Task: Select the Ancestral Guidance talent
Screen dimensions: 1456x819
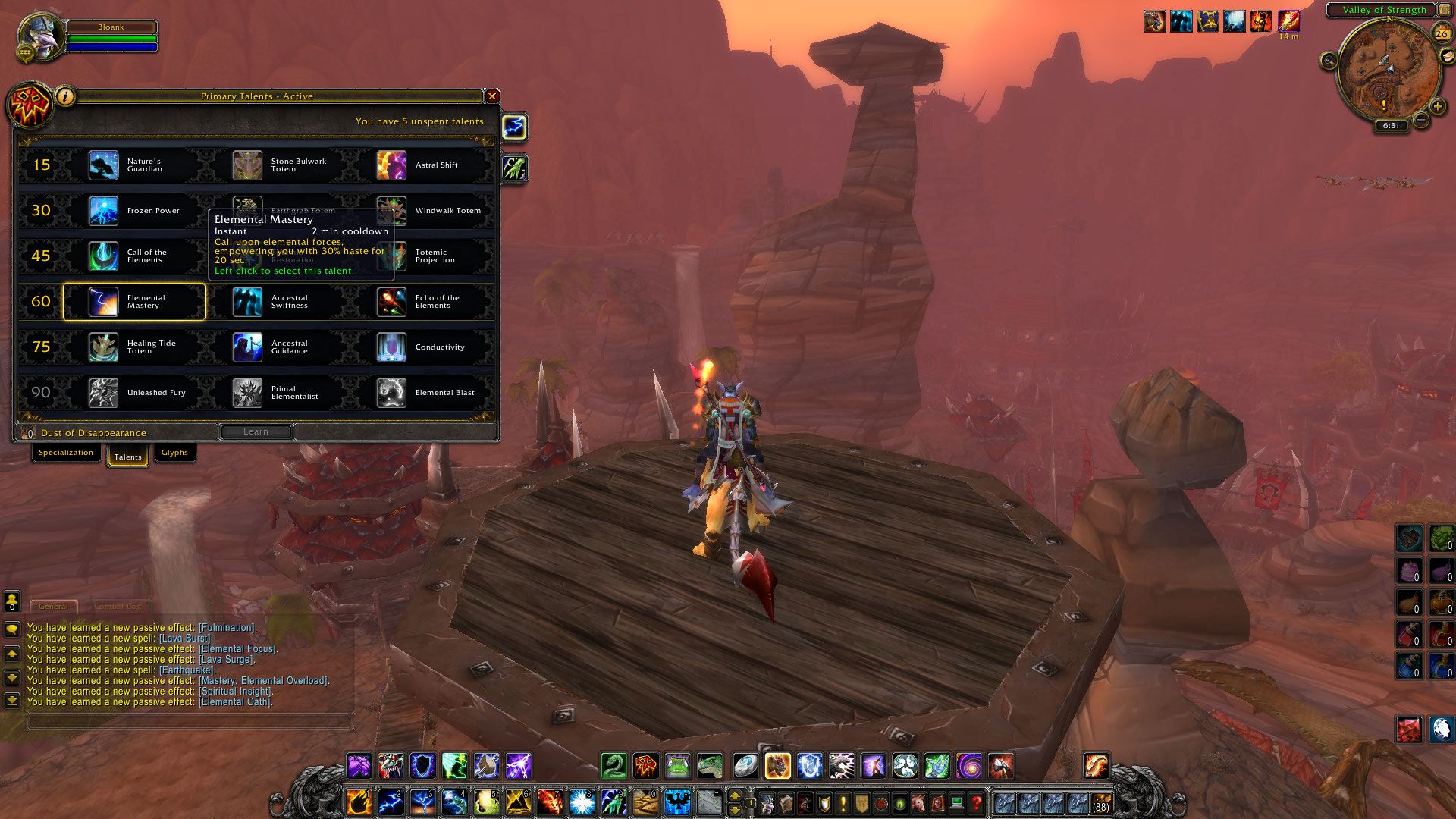Action: (278, 347)
